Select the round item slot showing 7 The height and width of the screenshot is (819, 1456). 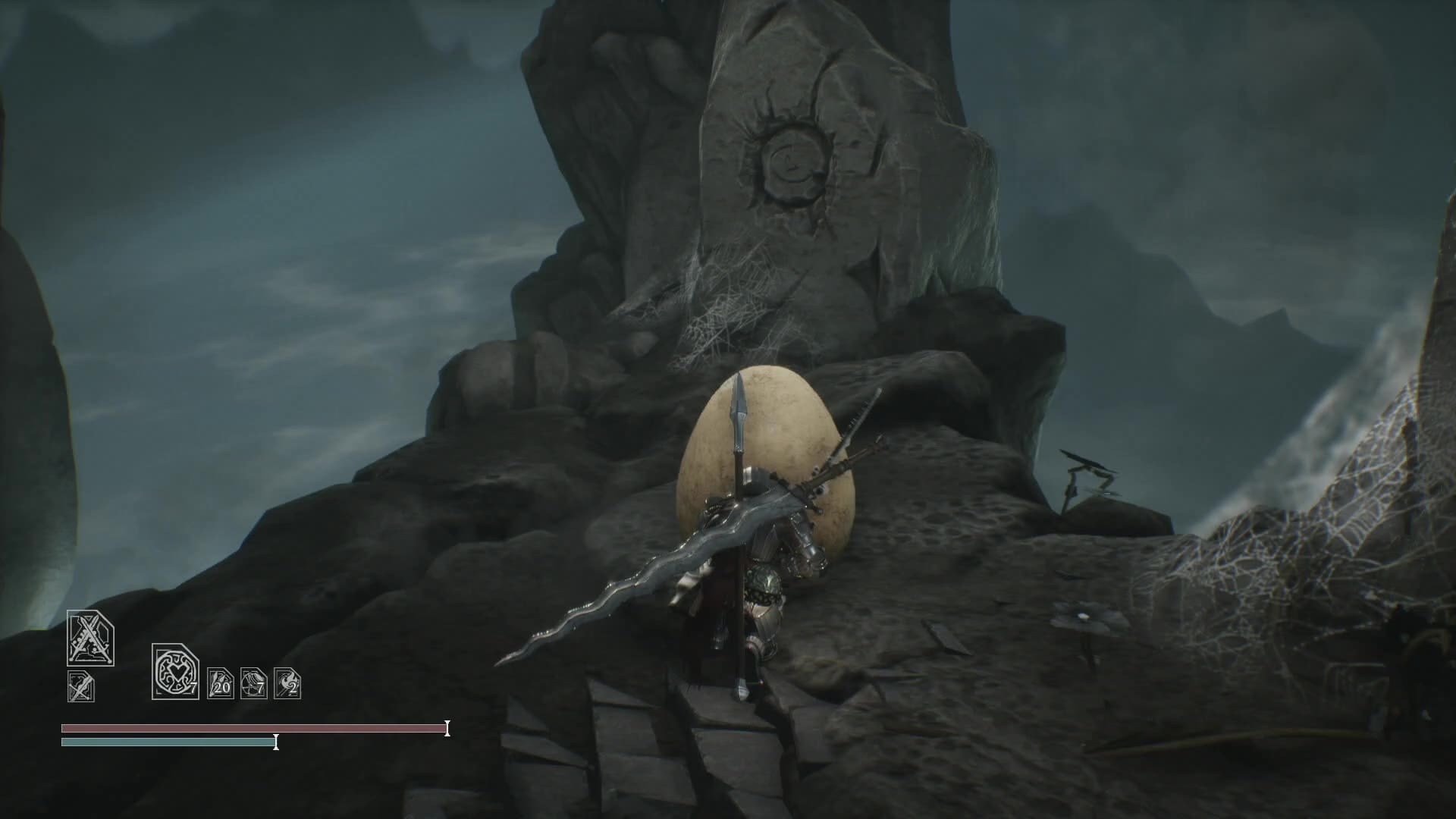(x=253, y=683)
